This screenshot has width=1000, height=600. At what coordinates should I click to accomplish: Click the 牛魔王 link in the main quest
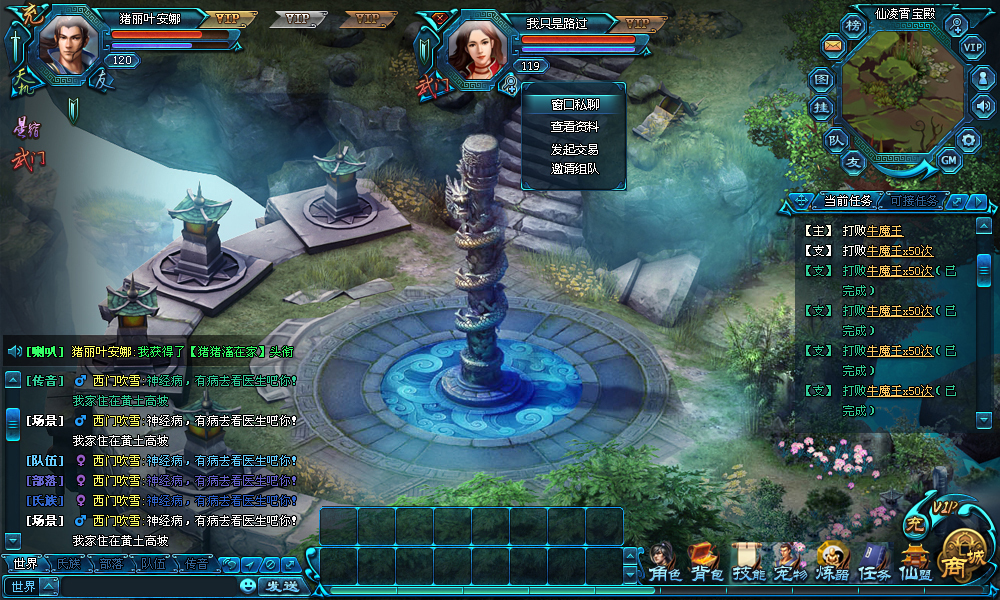click(x=885, y=231)
